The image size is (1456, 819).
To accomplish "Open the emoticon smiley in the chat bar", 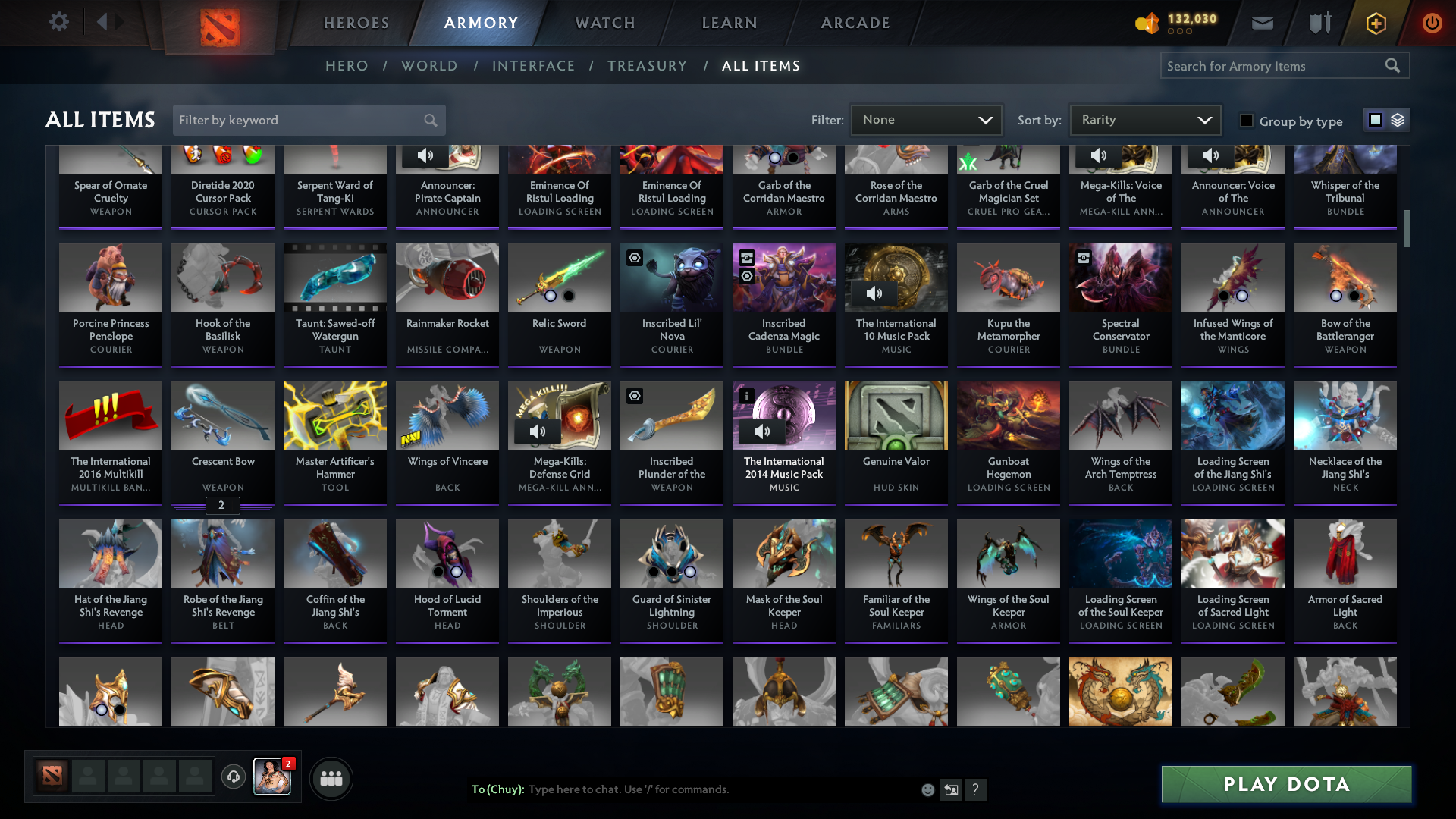I will pyautogui.click(x=927, y=789).
